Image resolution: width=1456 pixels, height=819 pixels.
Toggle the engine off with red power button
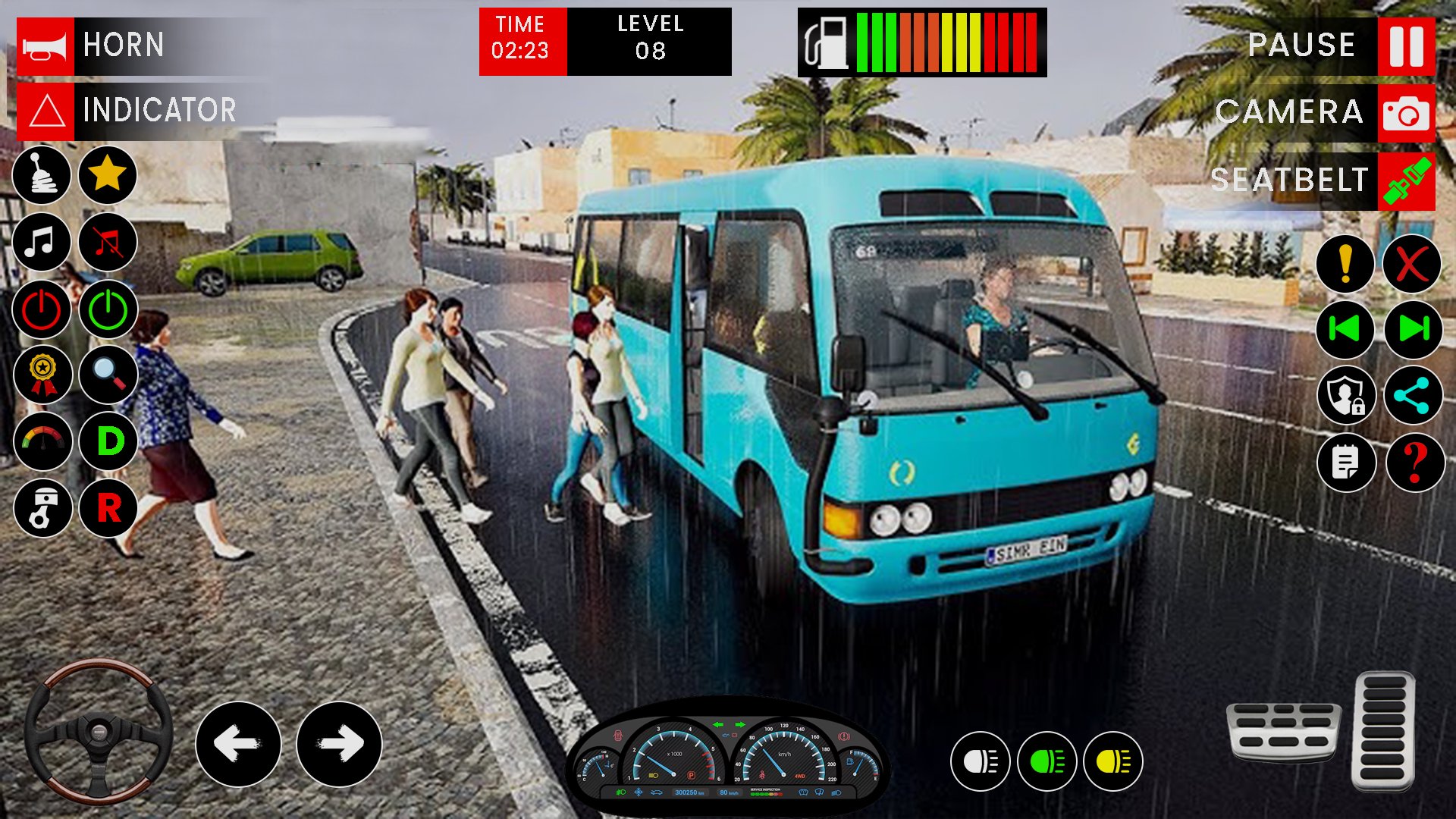[42, 309]
